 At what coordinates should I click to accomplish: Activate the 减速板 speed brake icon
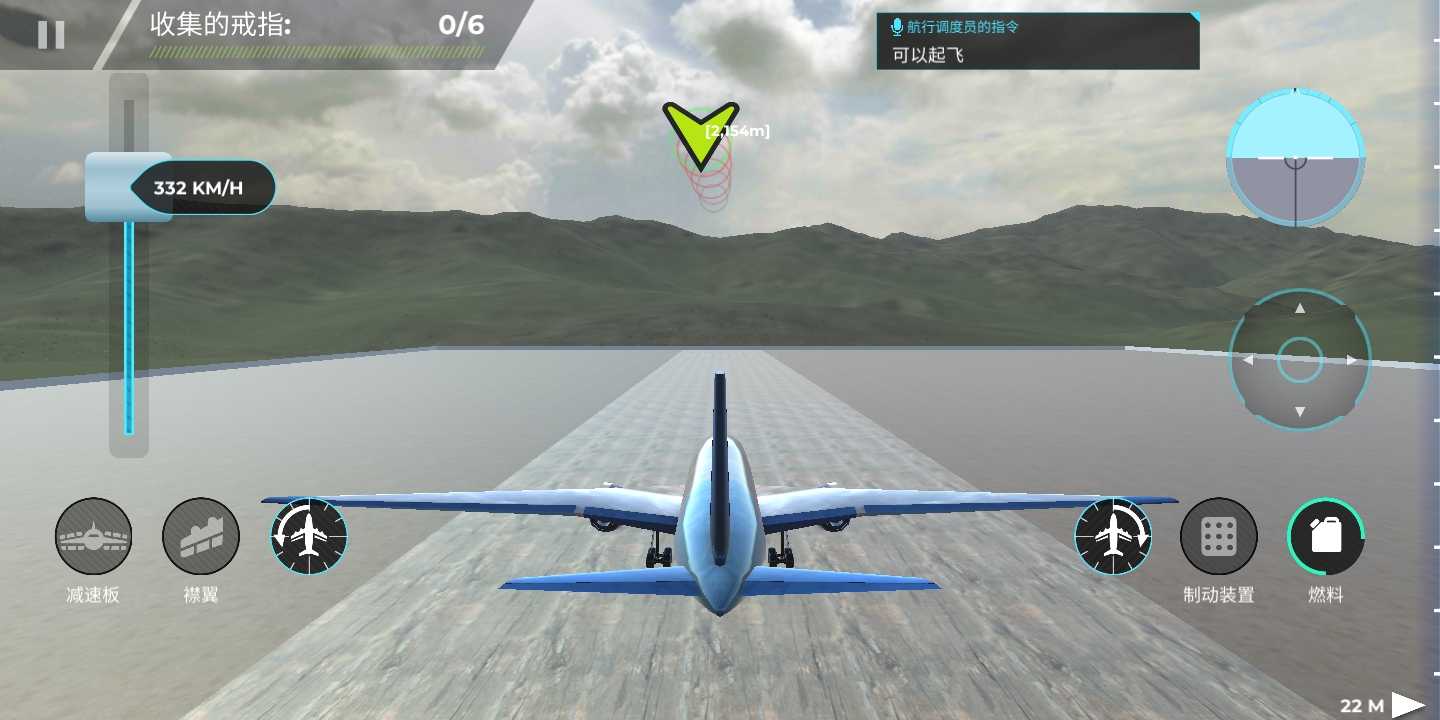(x=93, y=536)
